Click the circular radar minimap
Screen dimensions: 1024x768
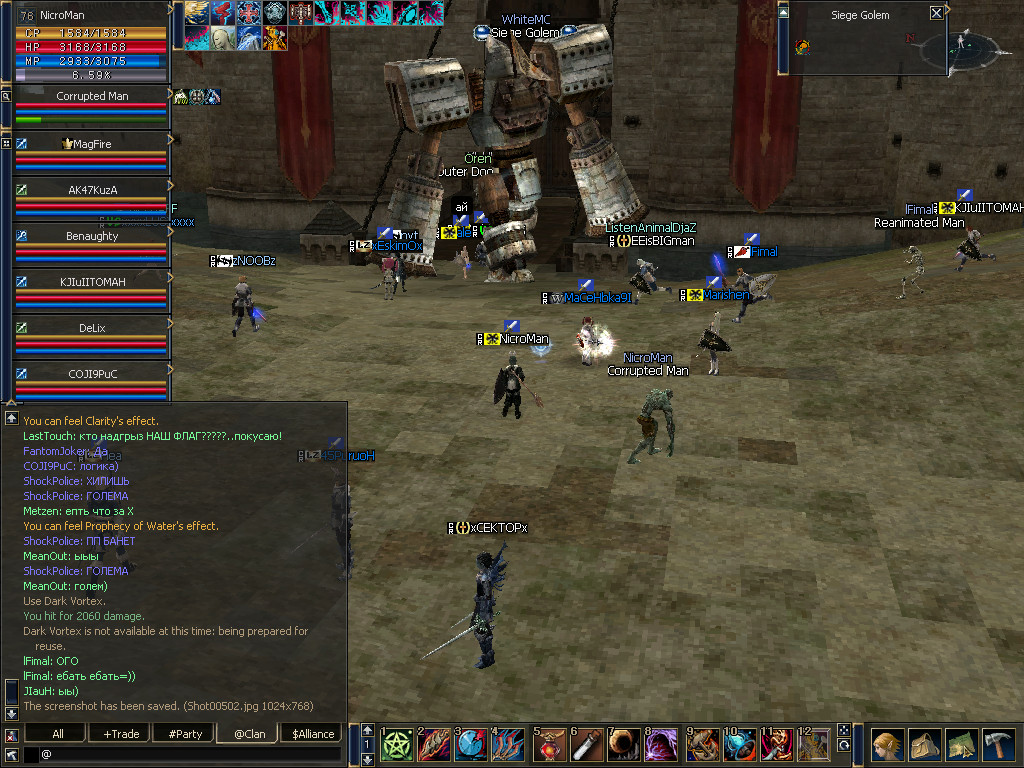pos(961,45)
